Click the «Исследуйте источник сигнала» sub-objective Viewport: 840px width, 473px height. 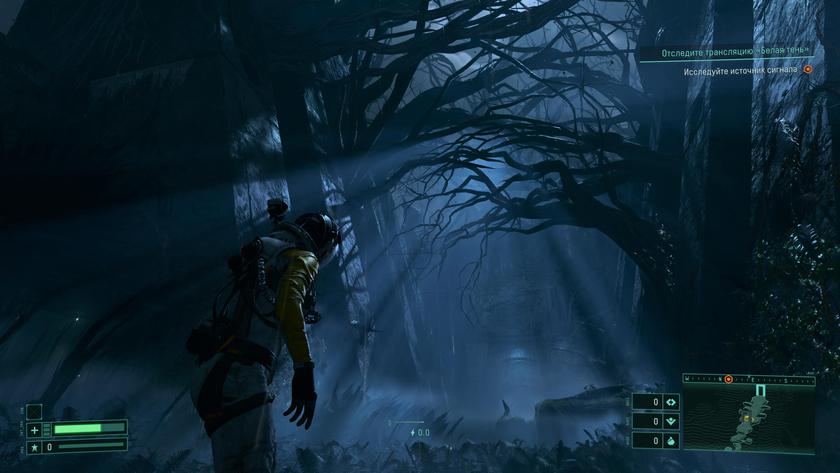pyautogui.click(x=740, y=71)
